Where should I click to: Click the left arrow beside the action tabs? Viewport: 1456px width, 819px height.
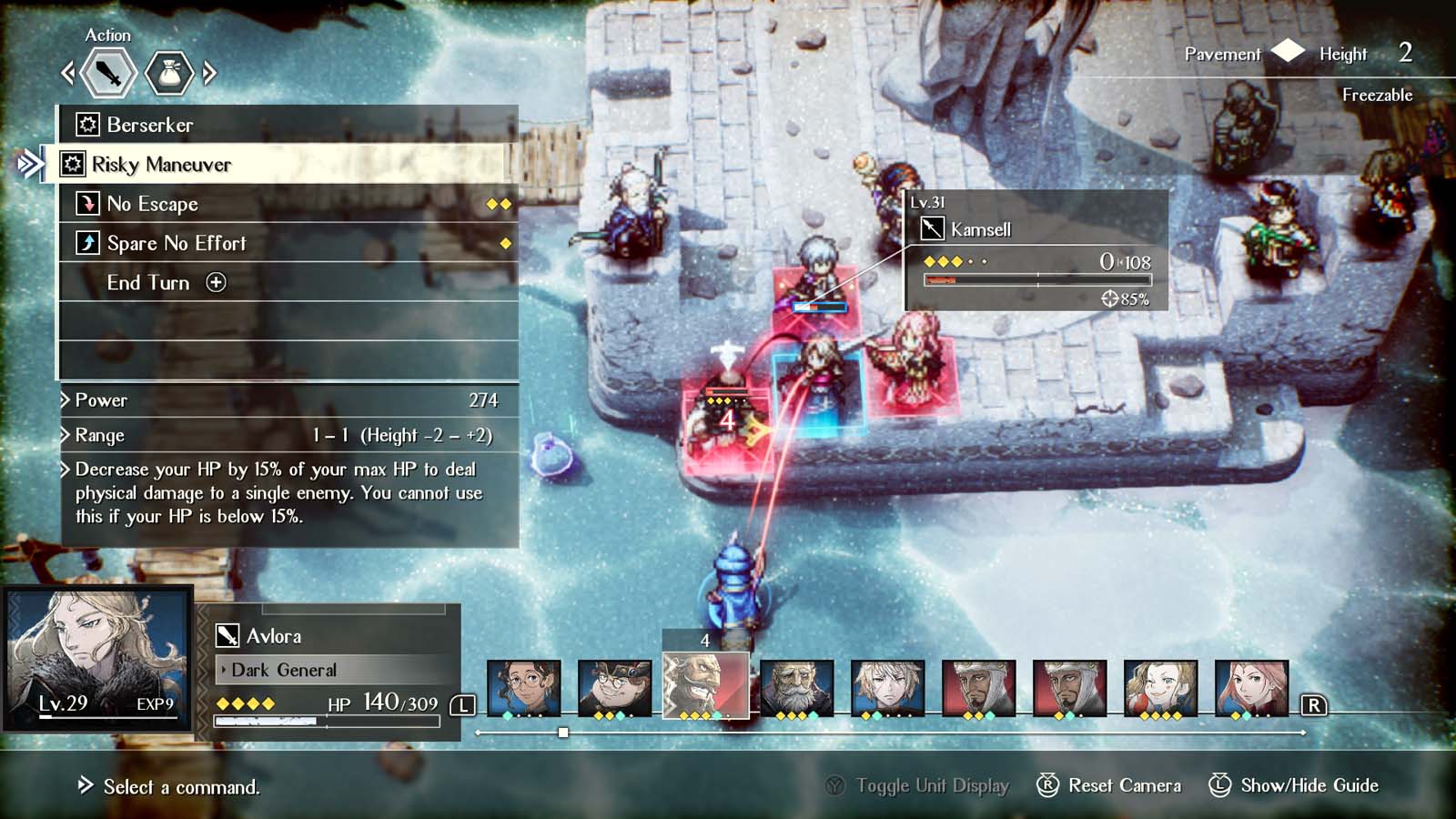(x=67, y=73)
